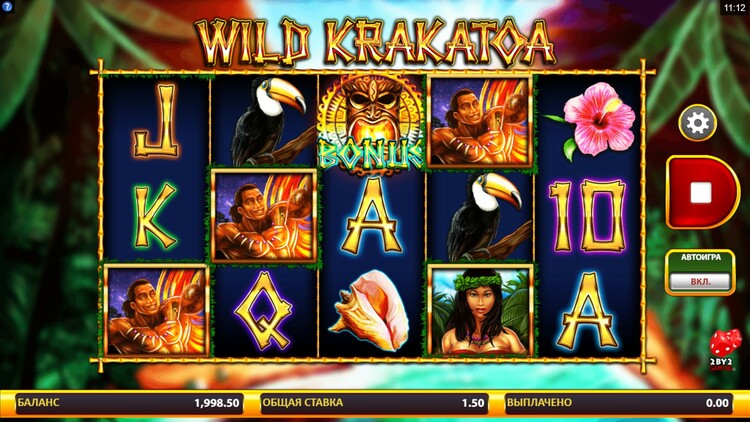The height and width of the screenshot is (422, 750).
Task: Click the 2BY2 Gaming dice logo
Action: point(726,351)
